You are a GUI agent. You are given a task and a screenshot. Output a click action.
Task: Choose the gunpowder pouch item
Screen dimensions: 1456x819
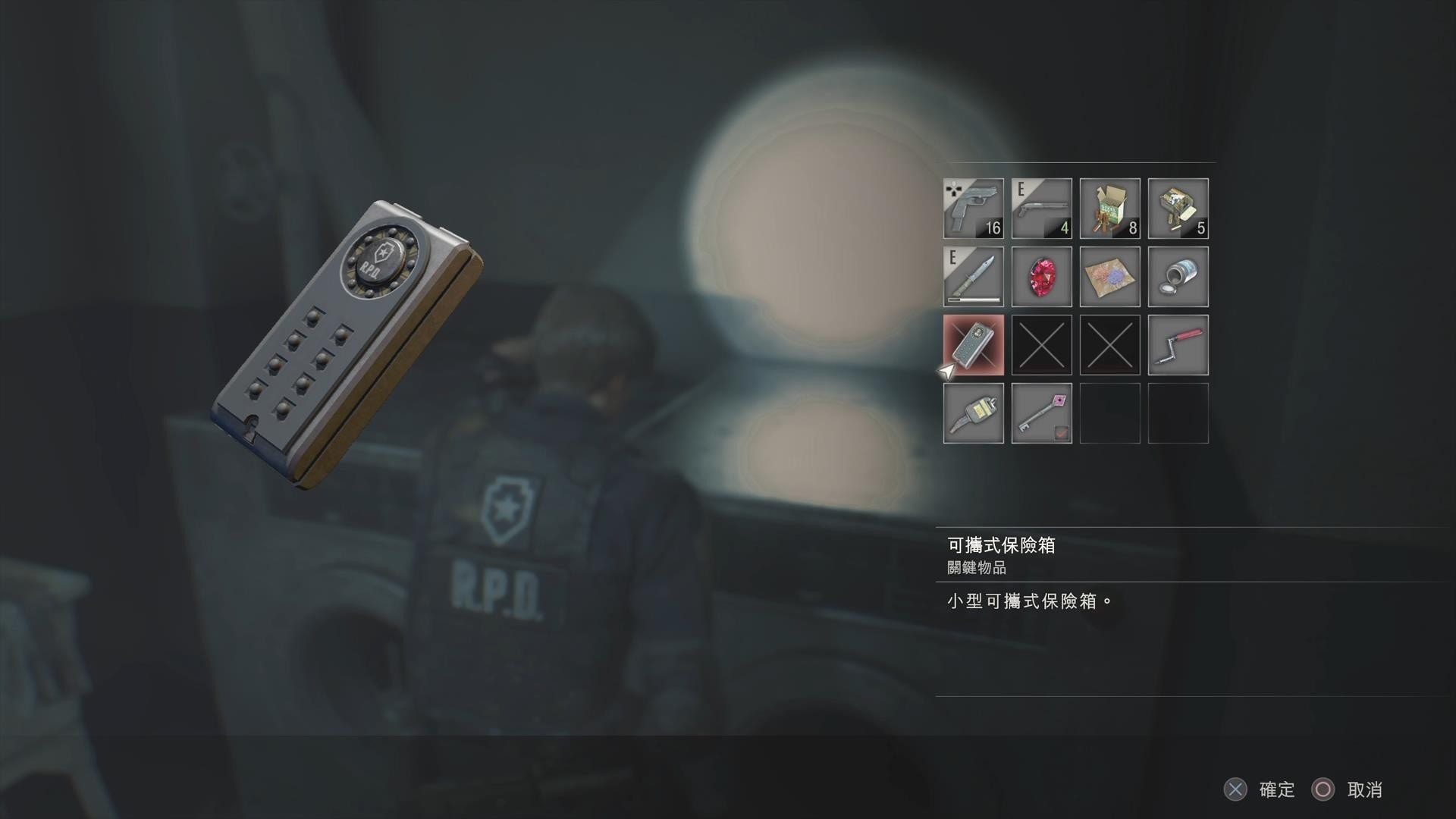[x=1109, y=277]
